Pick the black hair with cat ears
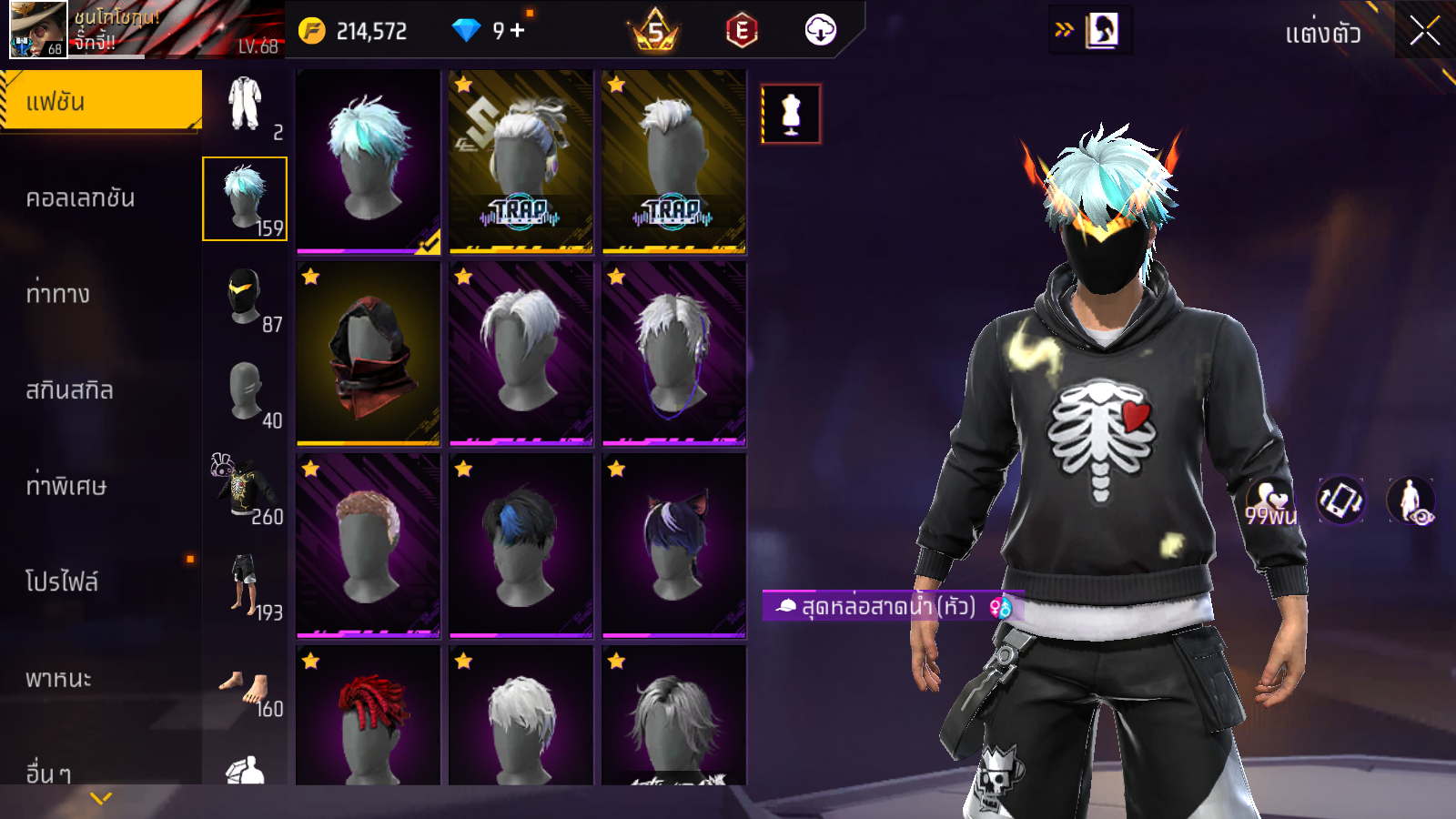Screen dimensions: 1456x819 [x=673, y=545]
